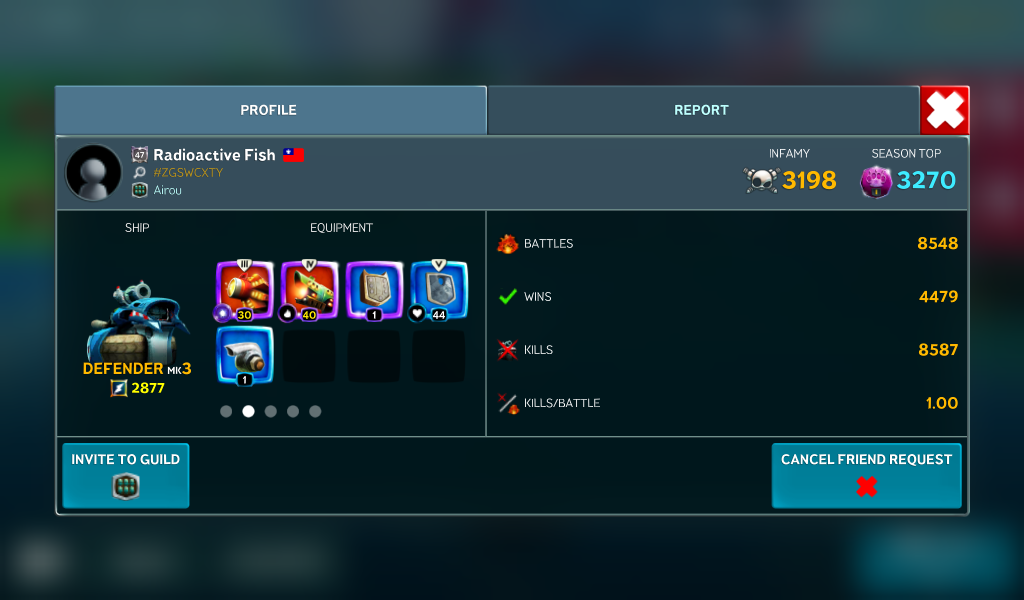Viewport: 1024px width, 600px height.
Task: Select the red cannon level 30 equipment
Action: [x=245, y=291]
